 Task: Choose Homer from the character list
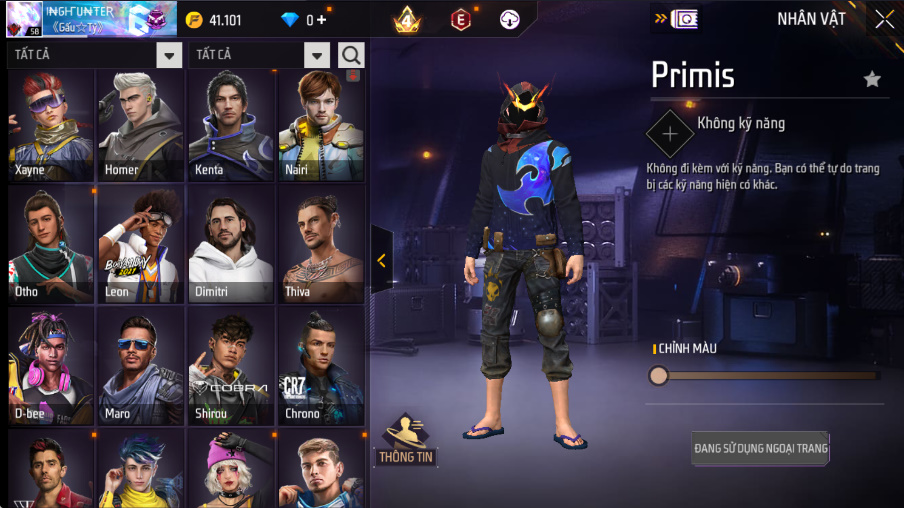pos(140,125)
